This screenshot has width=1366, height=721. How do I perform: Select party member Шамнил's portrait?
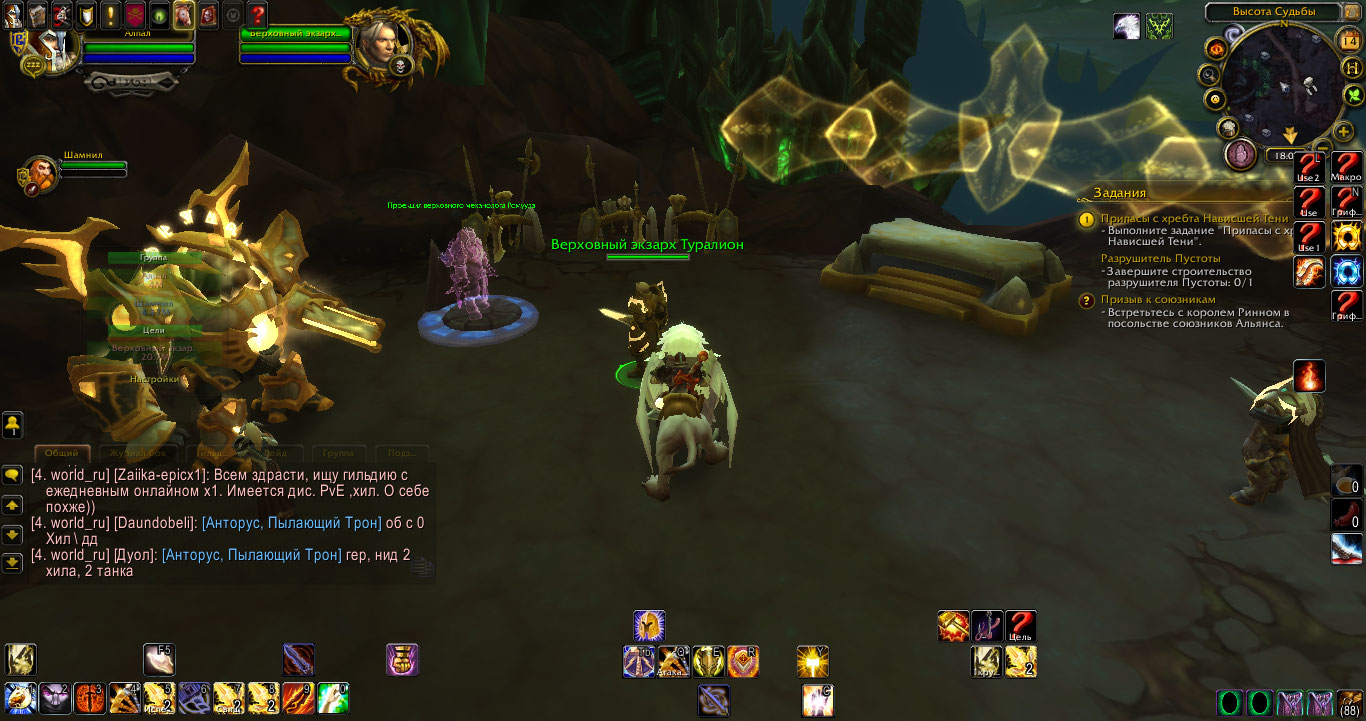[41, 173]
